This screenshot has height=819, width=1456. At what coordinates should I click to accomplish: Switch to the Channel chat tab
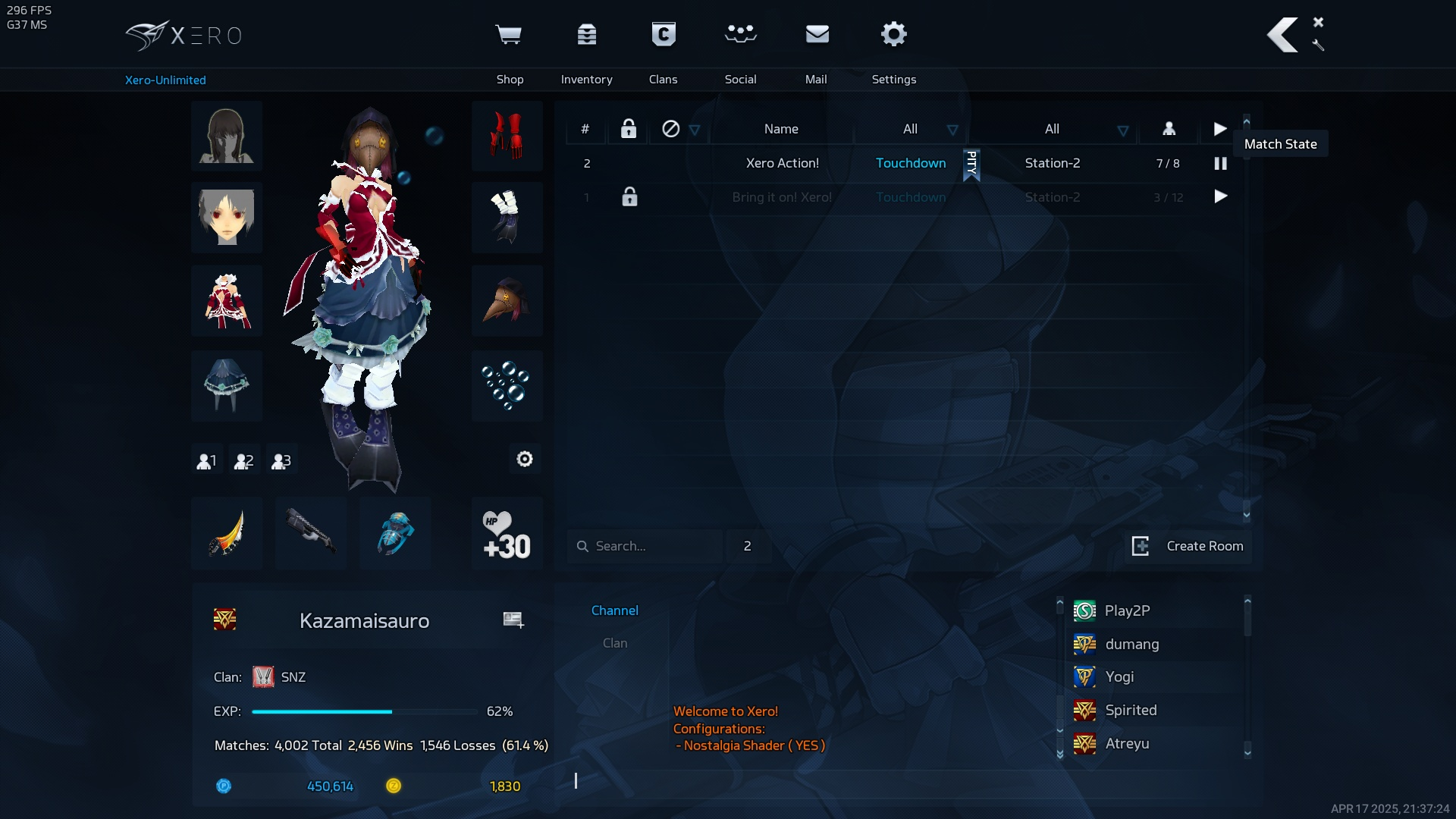click(x=614, y=610)
